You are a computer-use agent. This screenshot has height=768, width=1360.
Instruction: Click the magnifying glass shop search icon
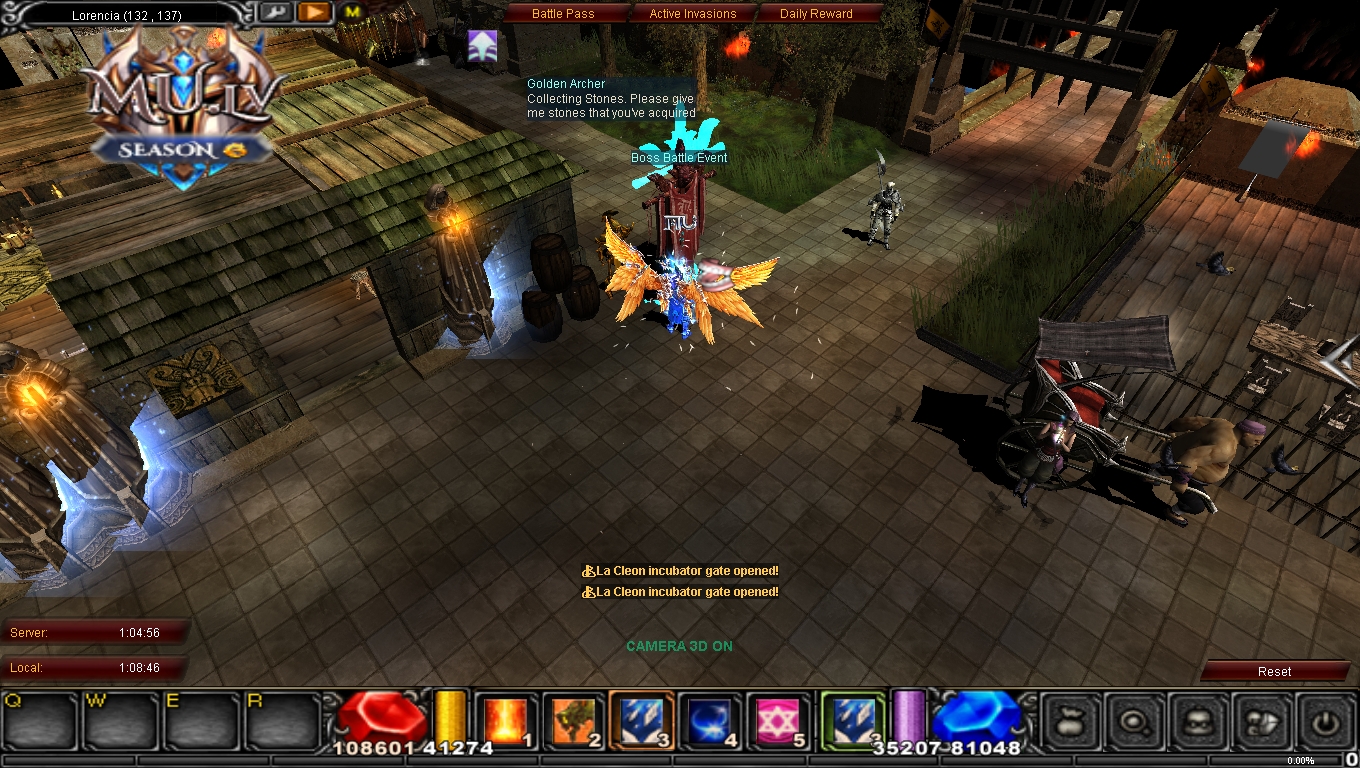tap(1134, 722)
